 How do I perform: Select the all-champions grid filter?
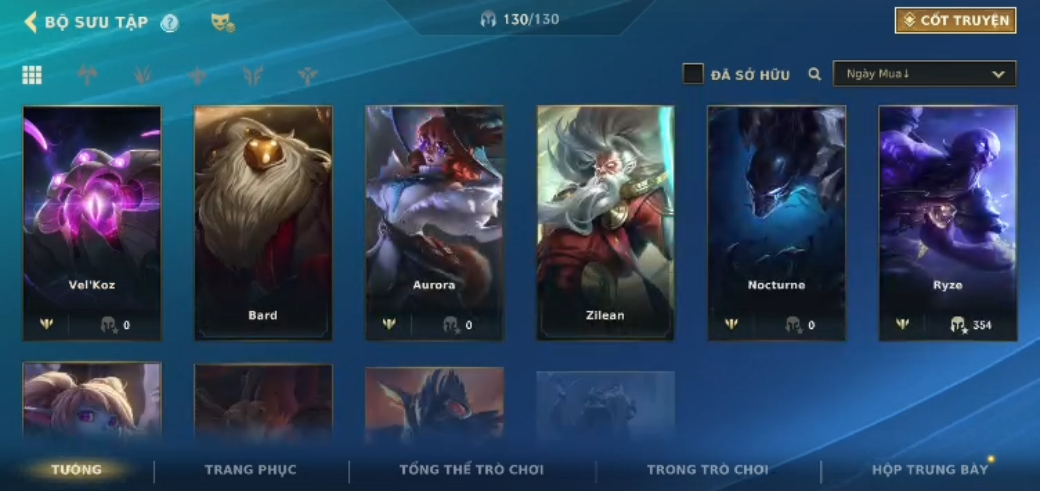coord(32,75)
